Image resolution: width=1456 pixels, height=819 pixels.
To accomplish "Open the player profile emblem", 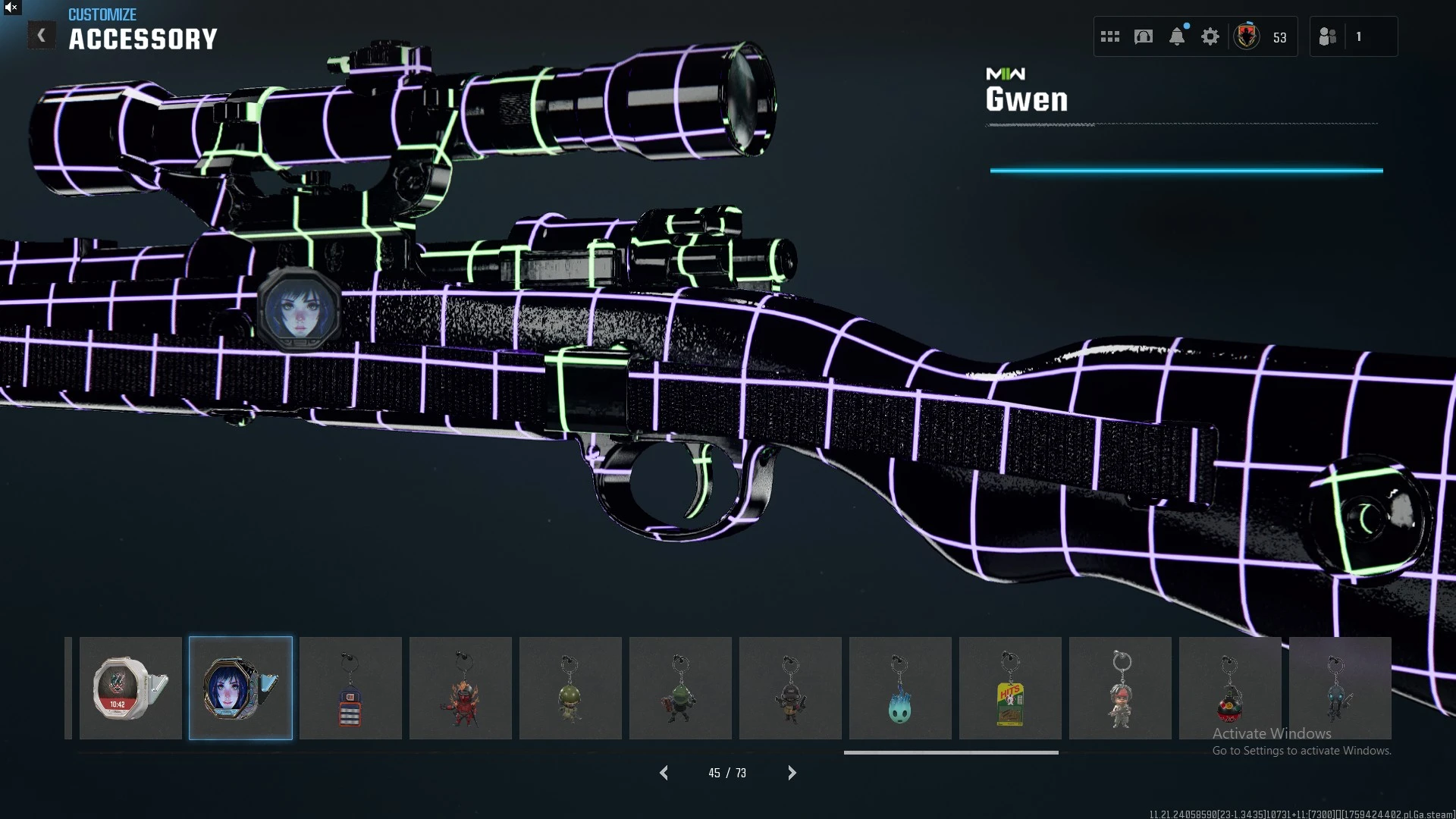I will pos(1247,36).
